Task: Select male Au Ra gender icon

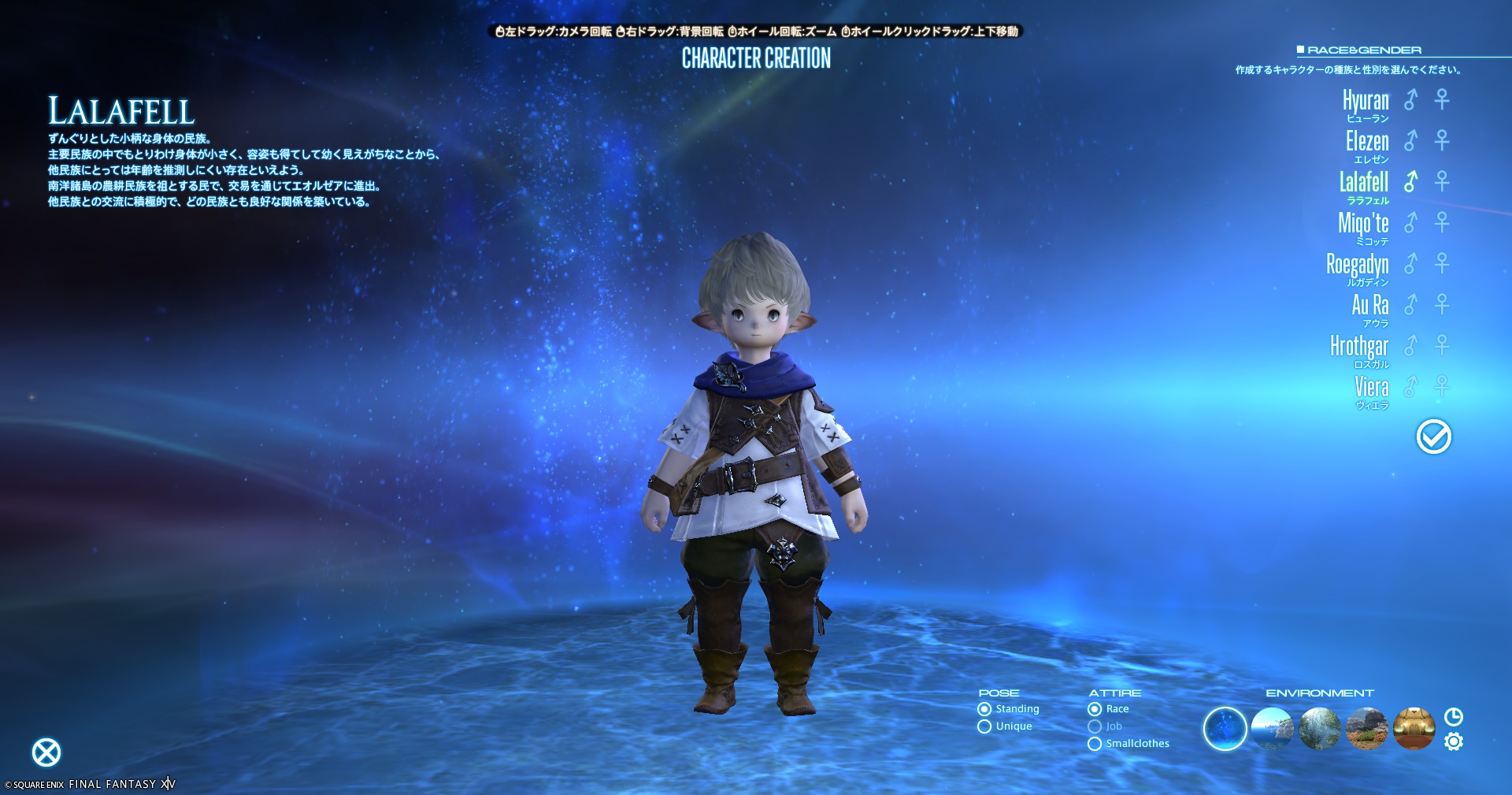Action: click(1410, 304)
